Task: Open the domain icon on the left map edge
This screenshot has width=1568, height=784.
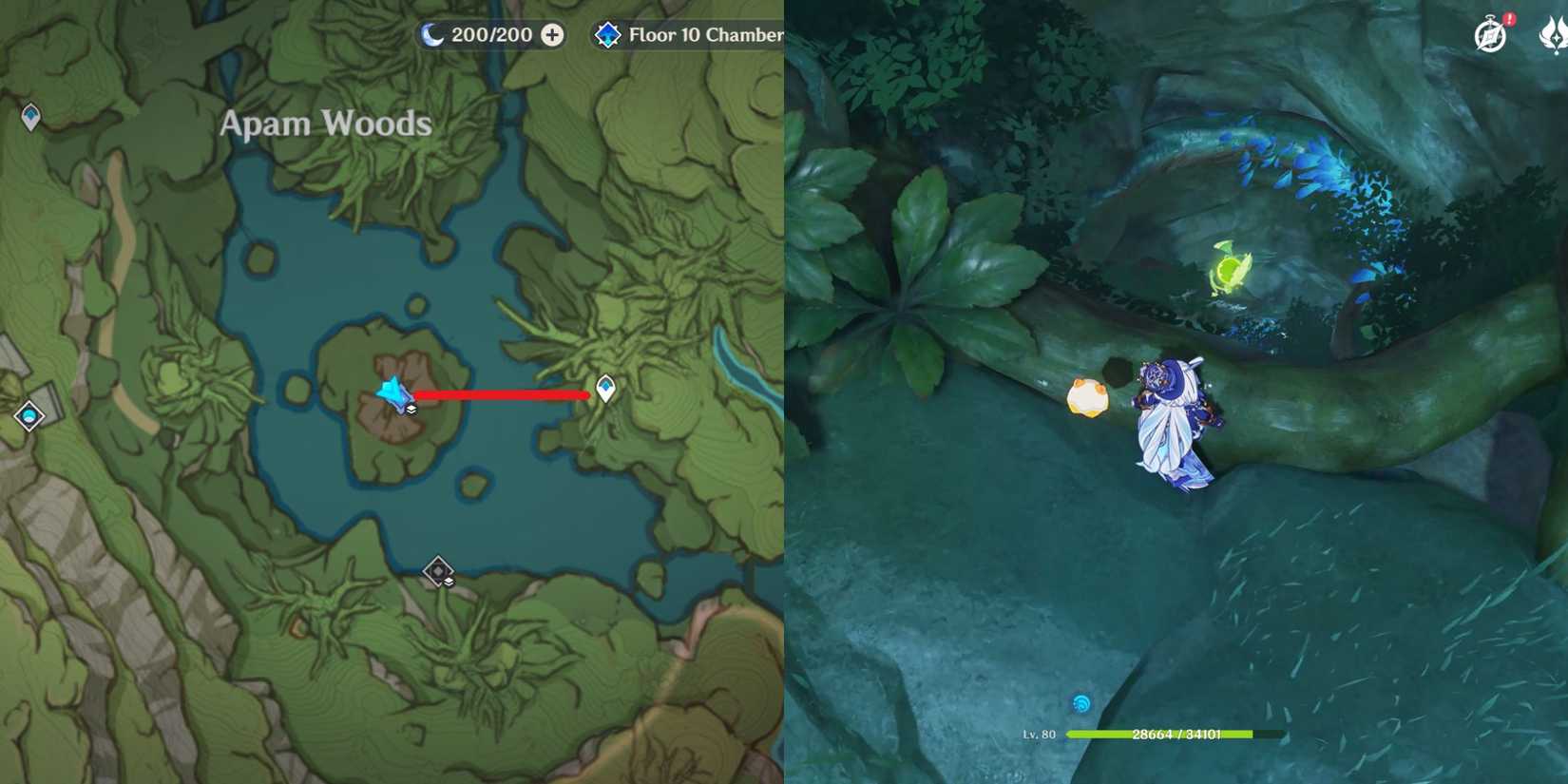Action: tap(28, 415)
